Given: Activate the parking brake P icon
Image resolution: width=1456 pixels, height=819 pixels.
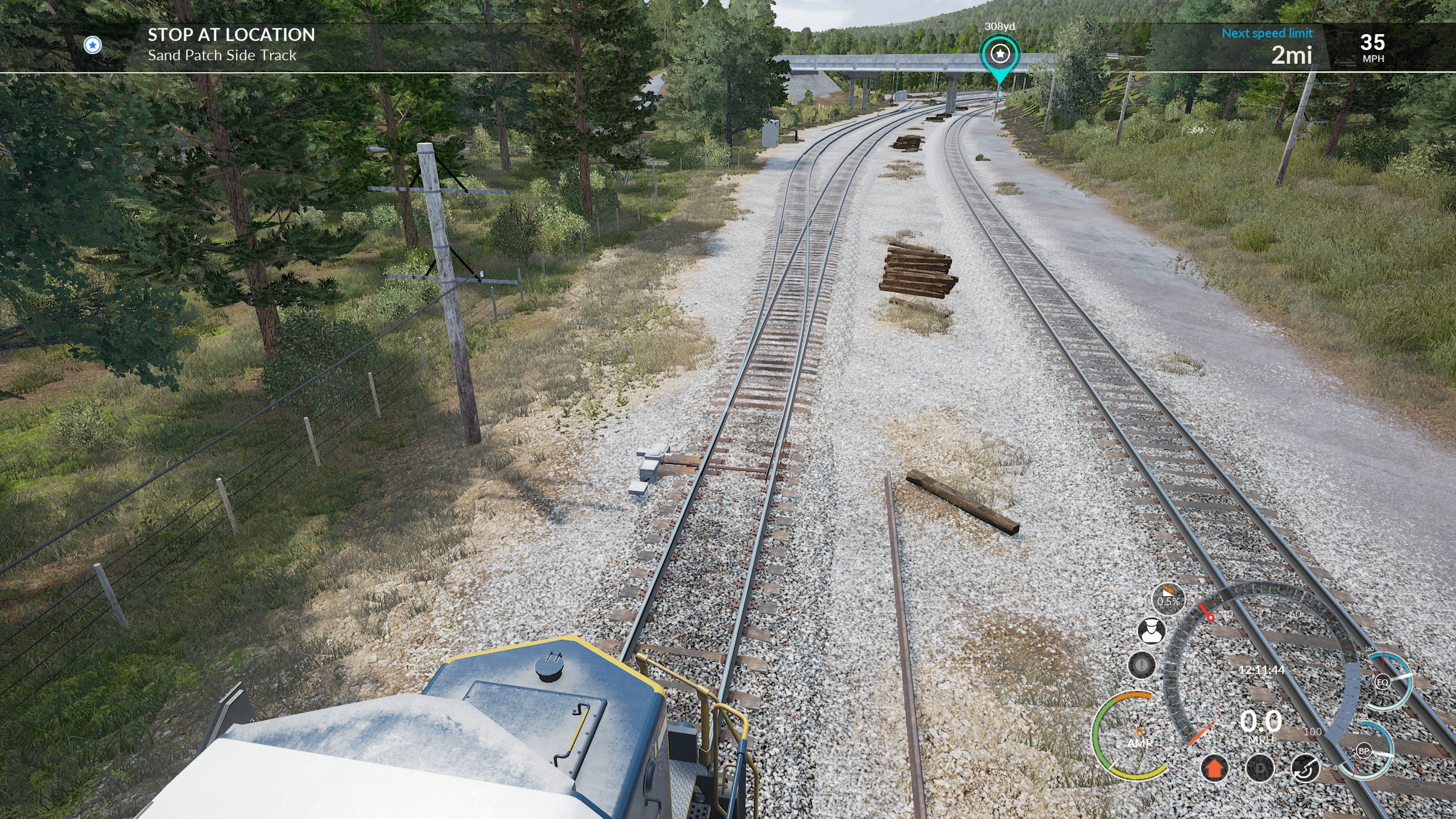Looking at the screenshot, I should point(1260,768).
